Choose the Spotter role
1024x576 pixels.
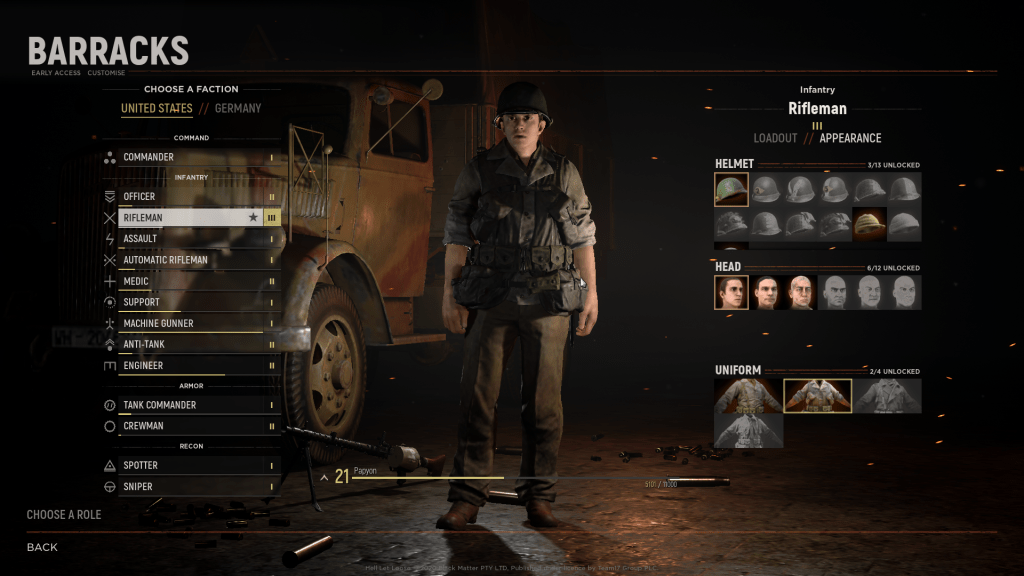tap(190, 465)
